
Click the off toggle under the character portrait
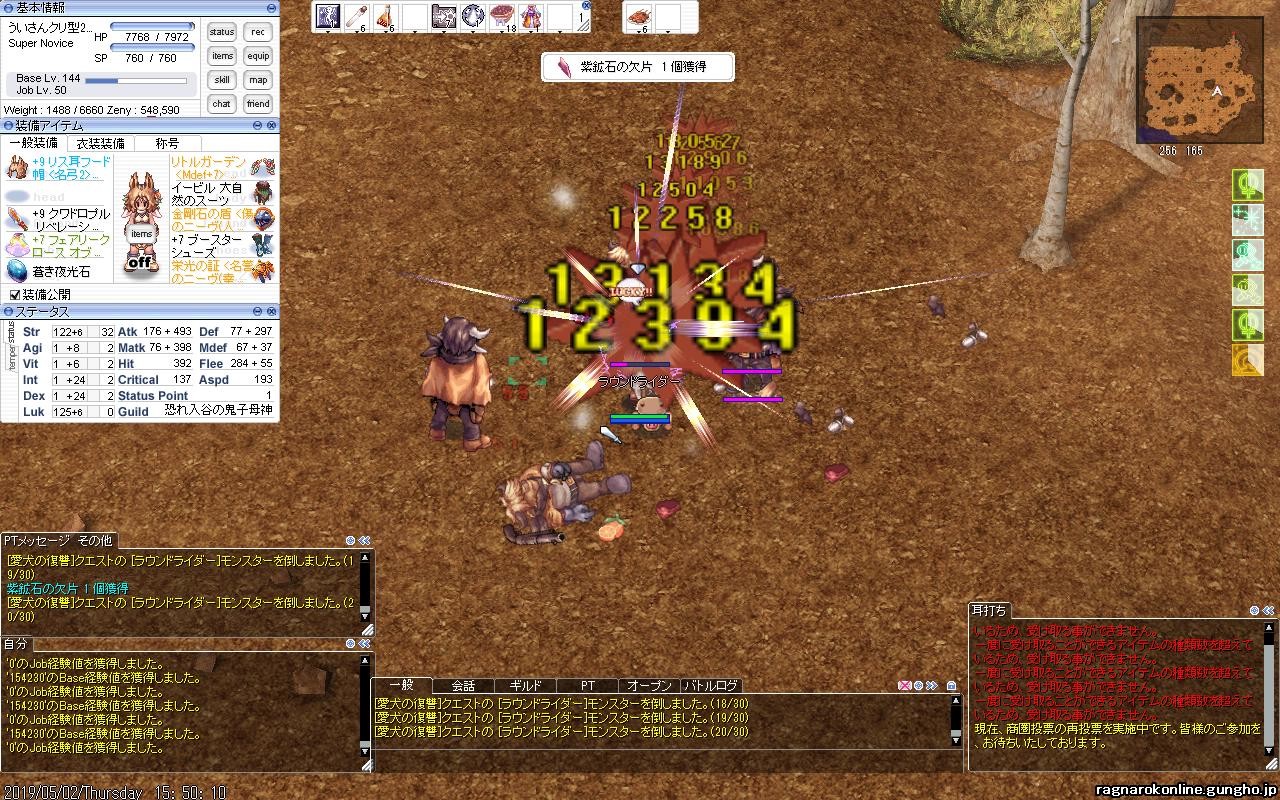(141, 263)
